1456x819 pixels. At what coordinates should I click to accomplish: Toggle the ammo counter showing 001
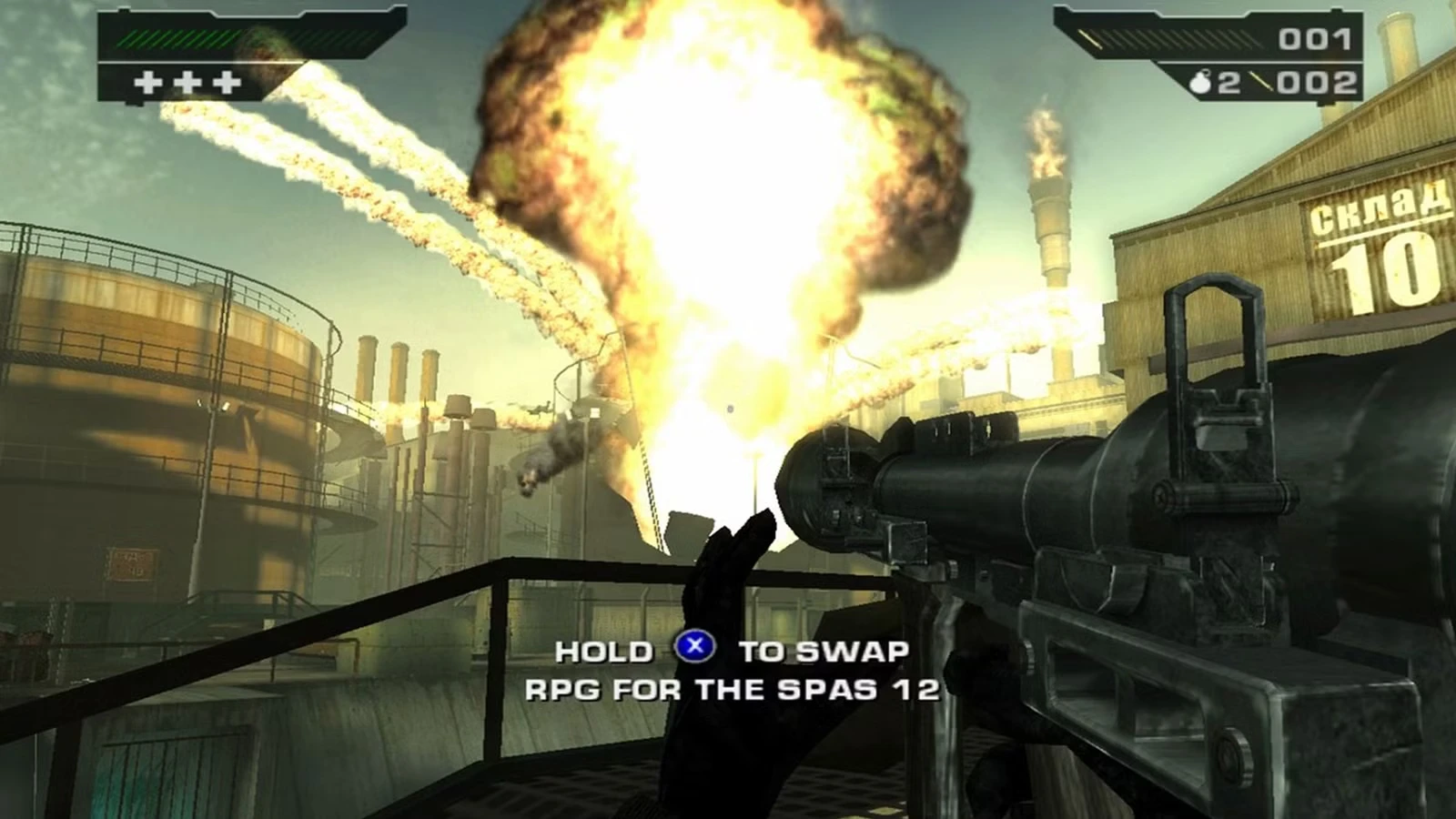pyautogui.click(x=1315, y=40)
